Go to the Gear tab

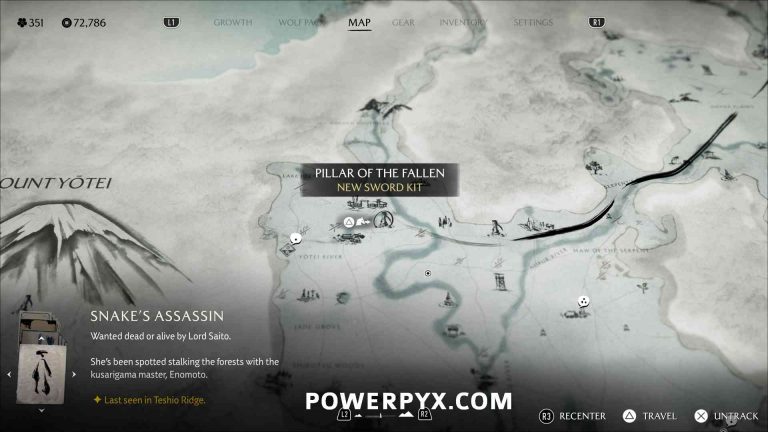(x=403, y=21)
